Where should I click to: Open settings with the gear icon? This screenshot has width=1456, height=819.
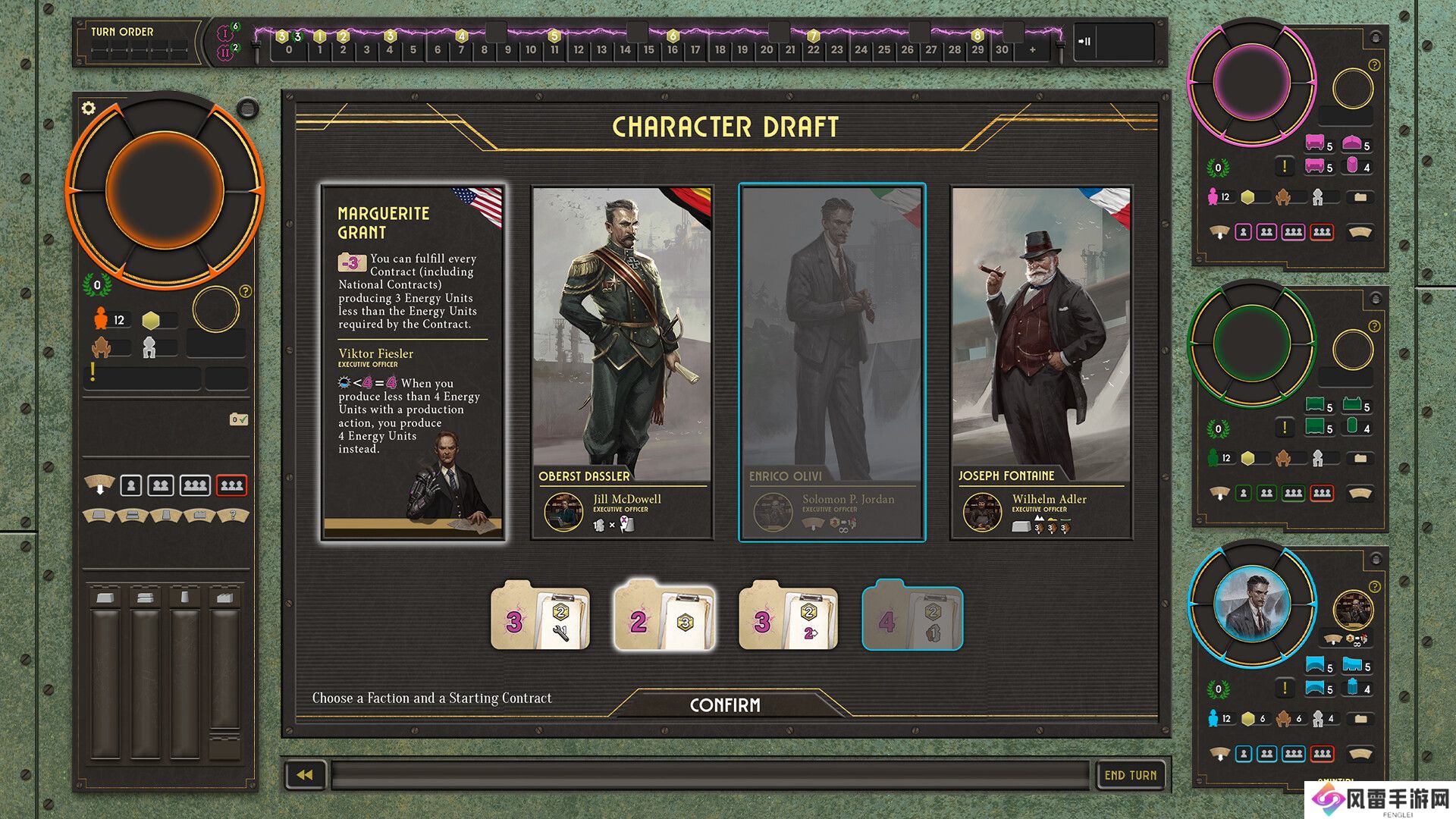89,108
